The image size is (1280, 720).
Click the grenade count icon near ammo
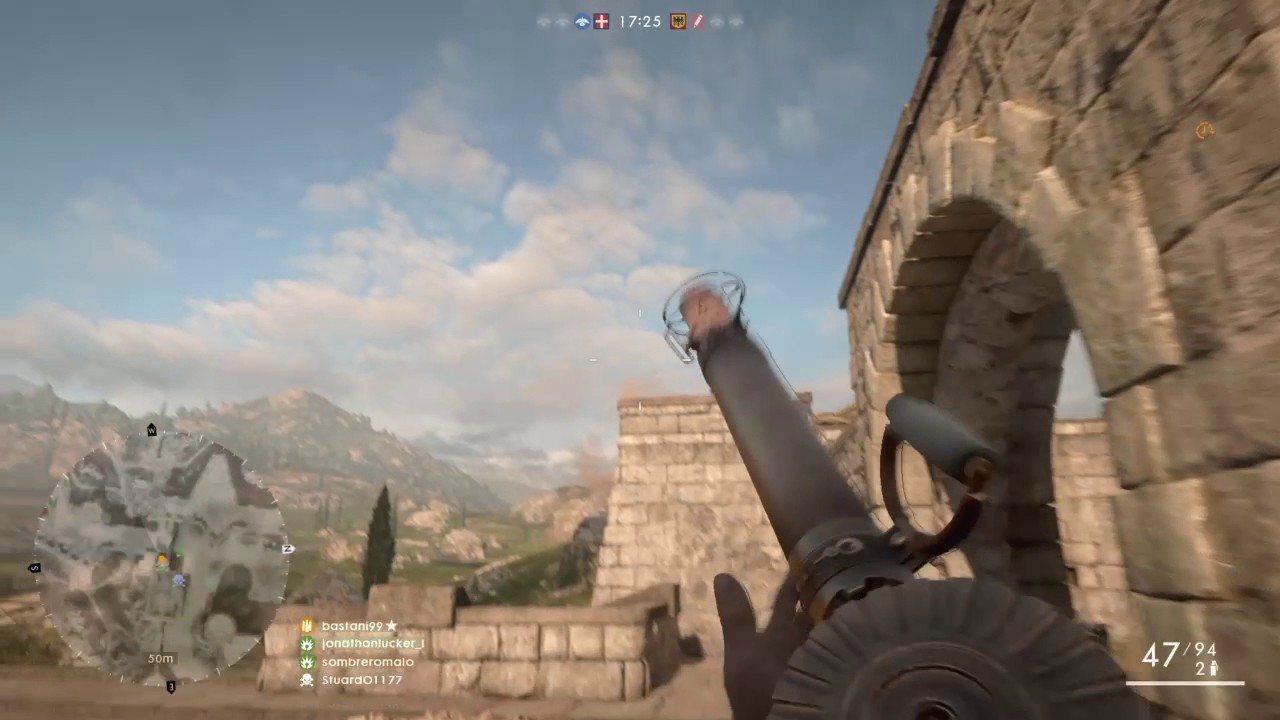[1214, 667]
